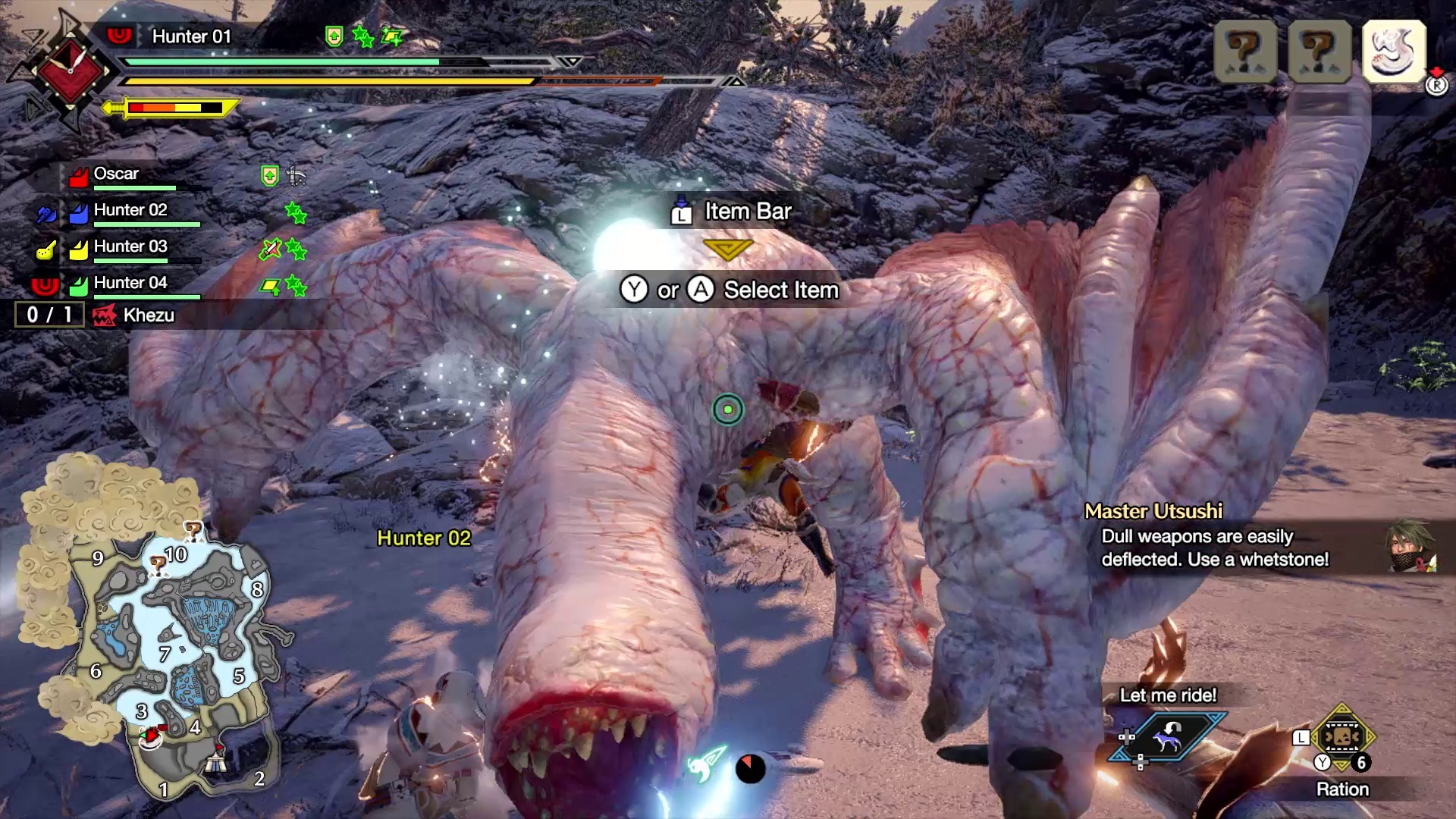
Task: Select the Master Utsushi portrait
Action: click(x=1410, y=546)
